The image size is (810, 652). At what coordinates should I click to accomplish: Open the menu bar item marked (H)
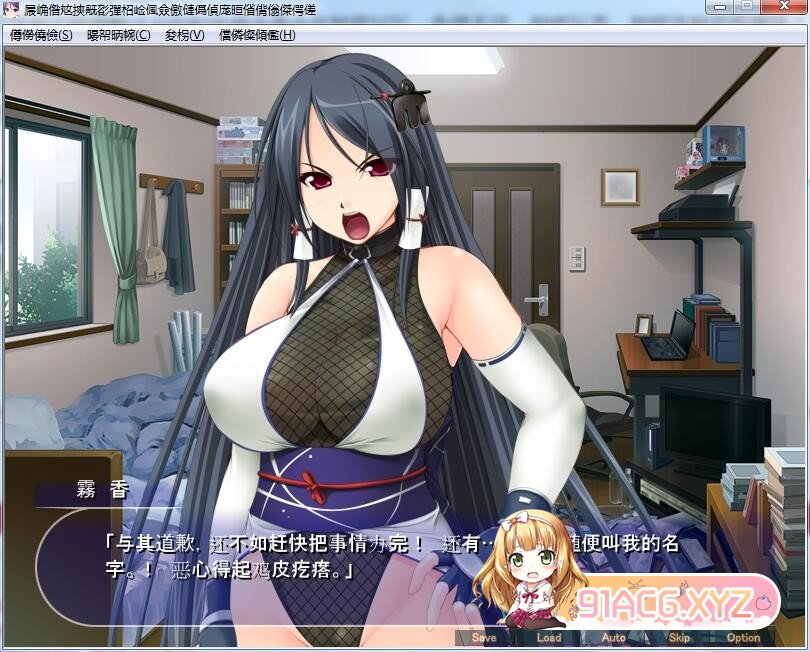point(257,35)
